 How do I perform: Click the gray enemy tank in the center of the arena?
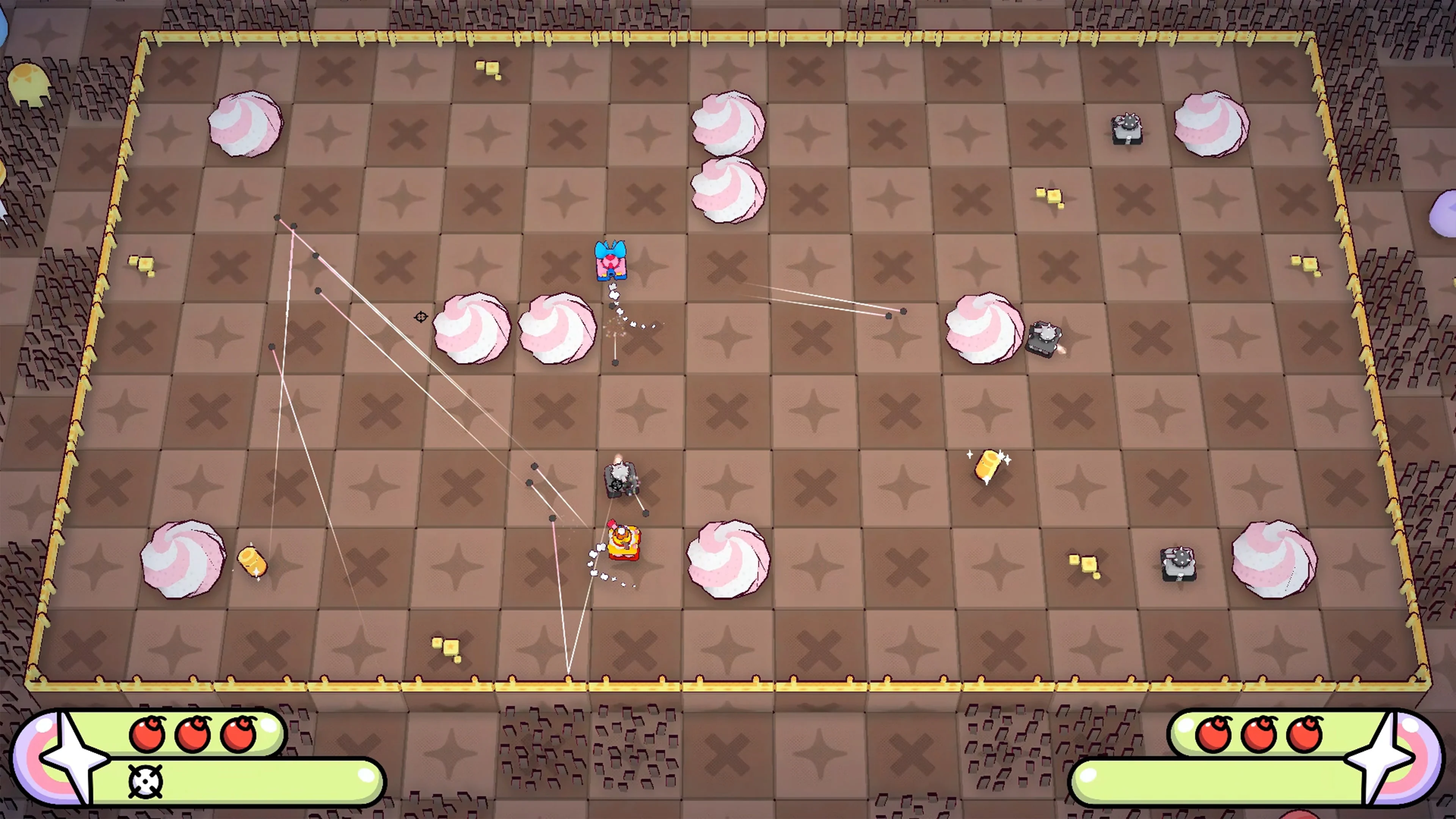coord(621,480)
